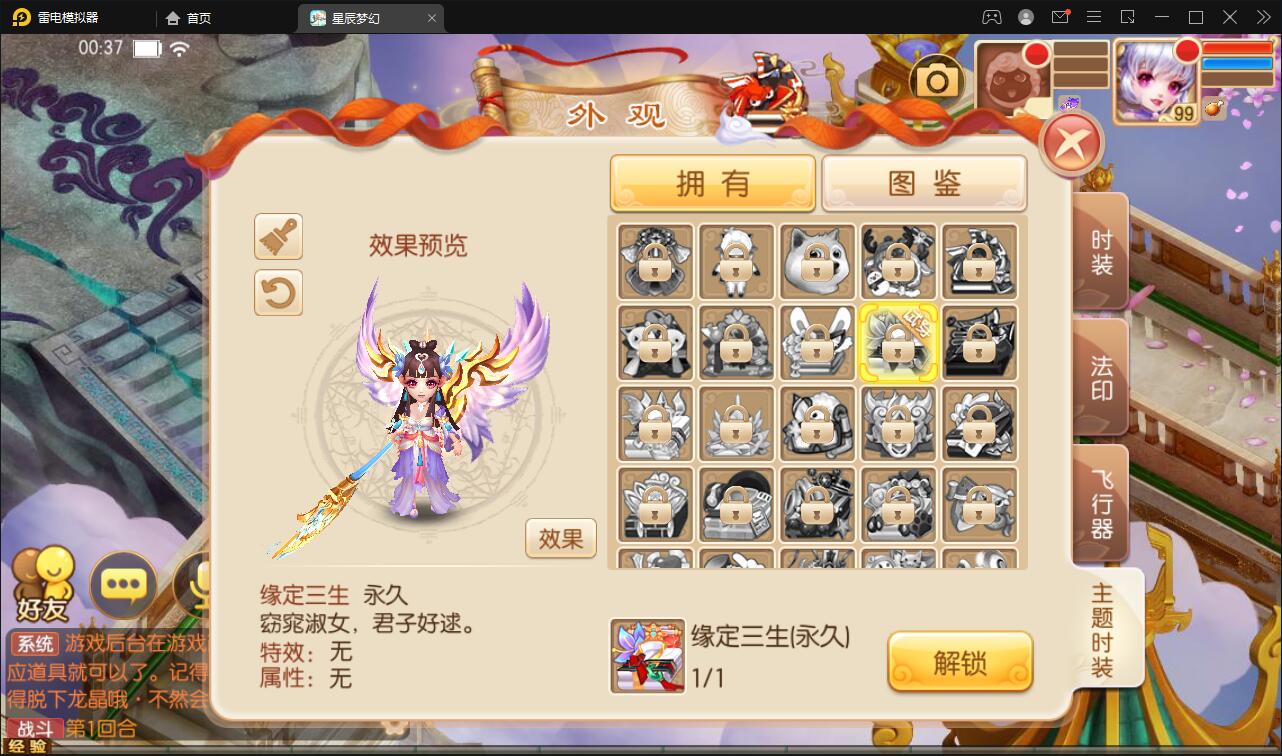Select the highlighted 成套 outfit slot in the grid

click(x=897, y=344)
